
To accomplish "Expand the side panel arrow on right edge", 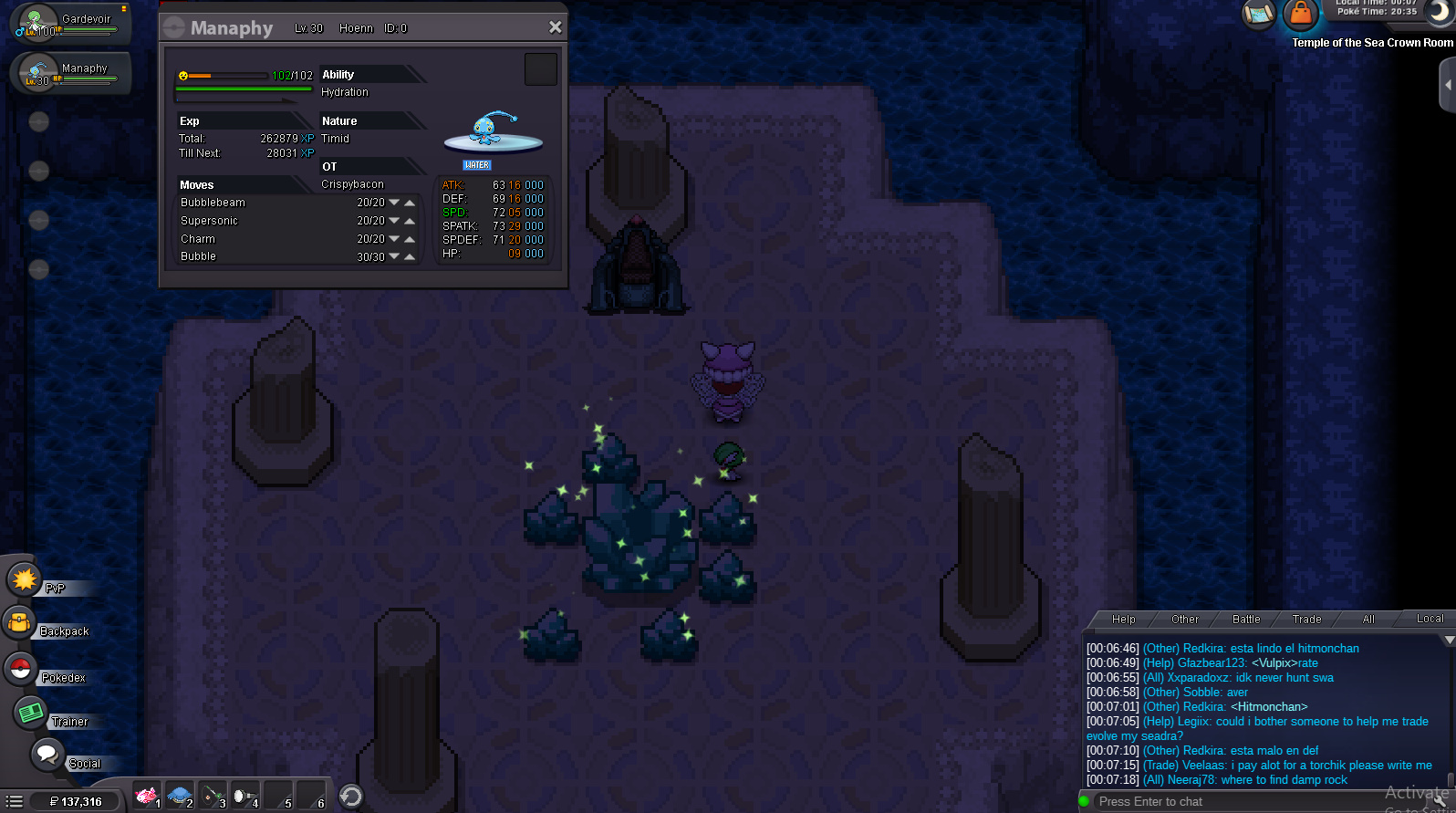I will point(1447,85).
